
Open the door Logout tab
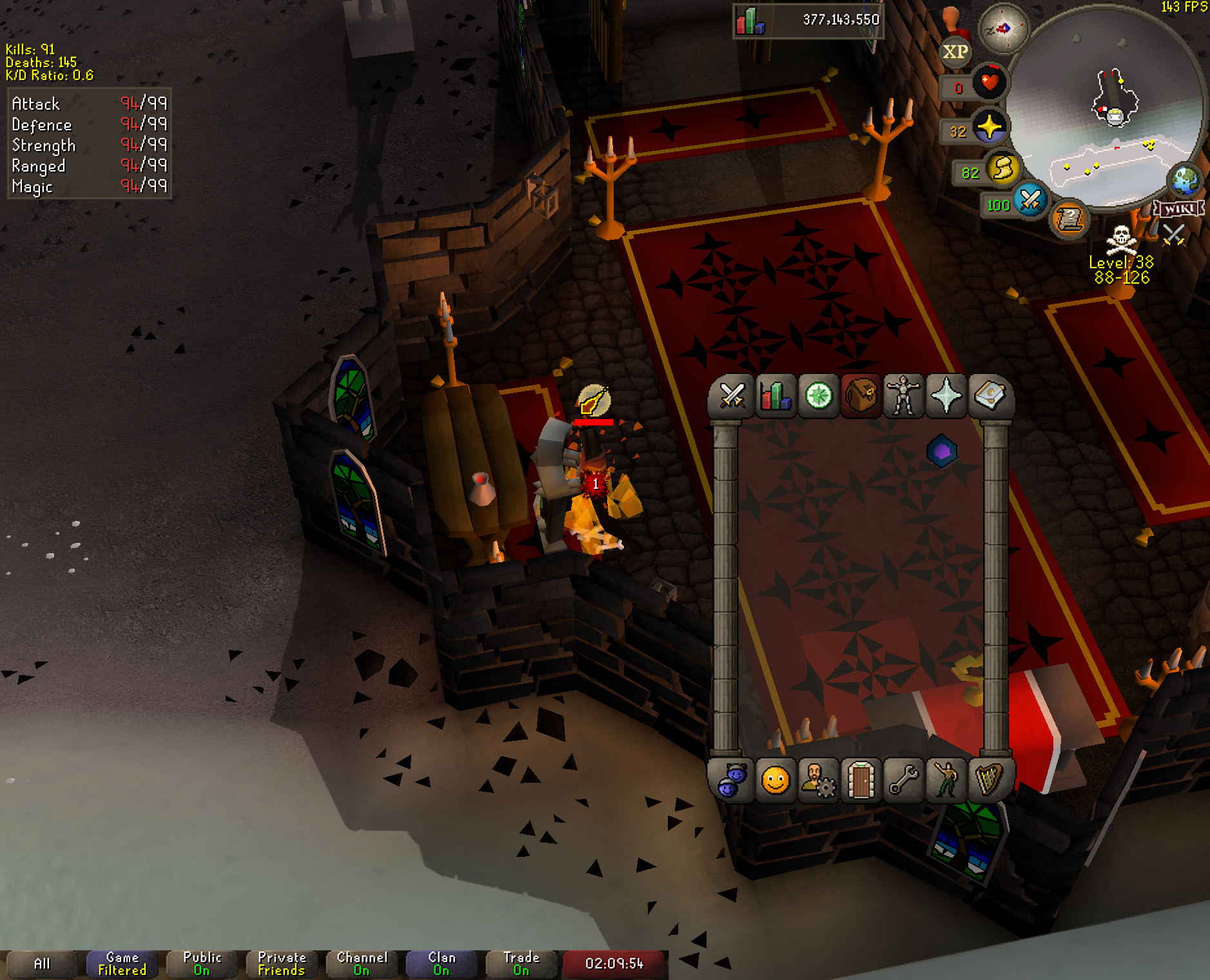(861, 781)
